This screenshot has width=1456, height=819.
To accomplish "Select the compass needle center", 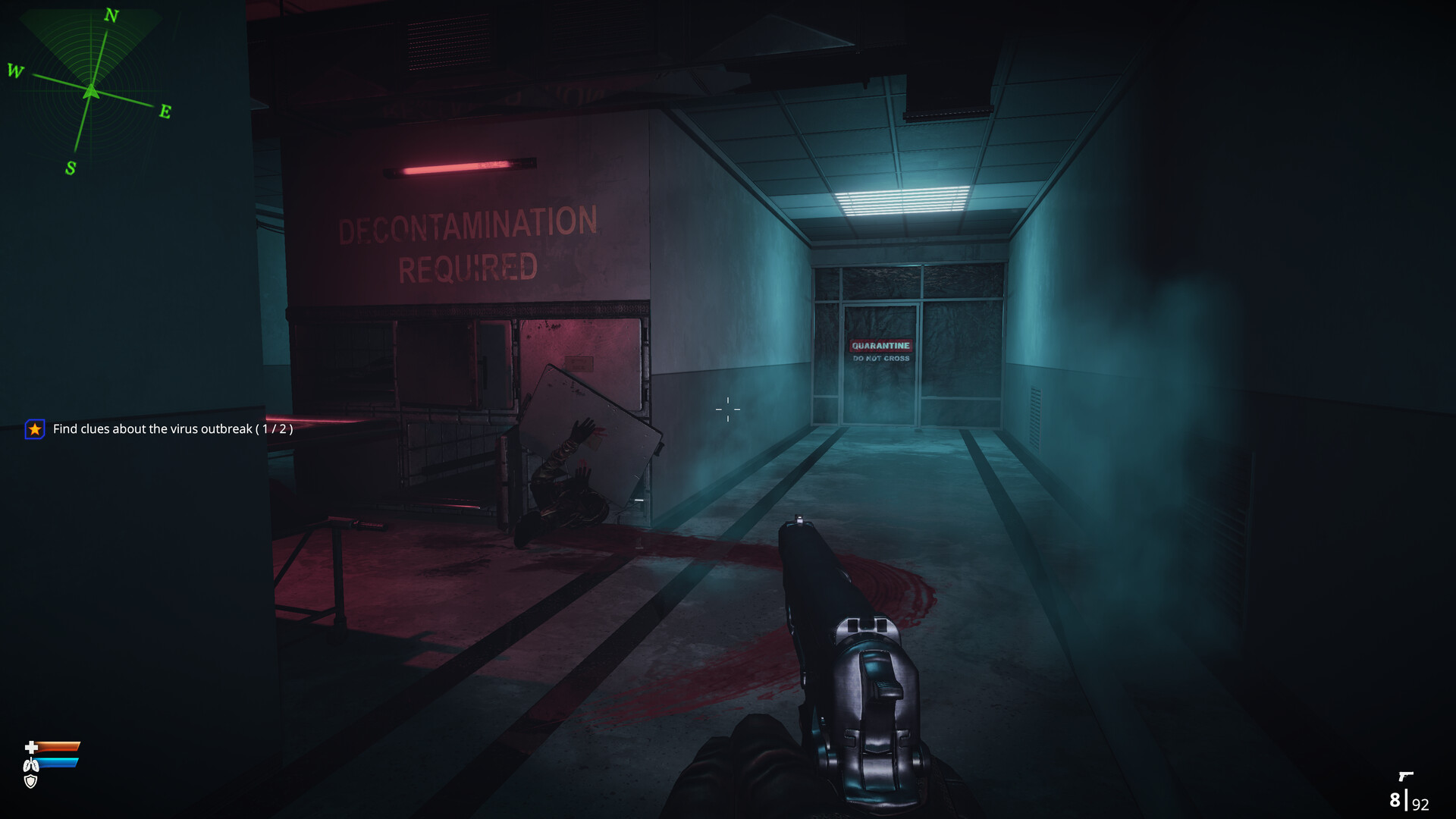I will [x=92, y=90].
